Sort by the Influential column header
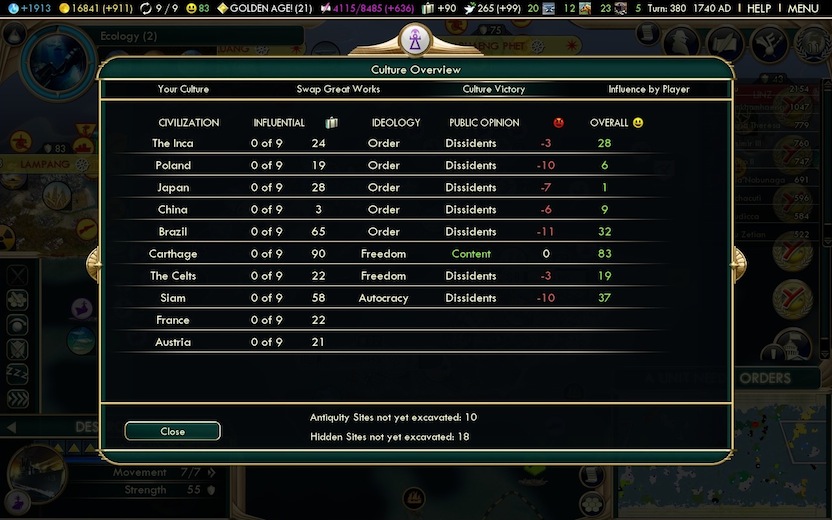 tap(279, 123)
